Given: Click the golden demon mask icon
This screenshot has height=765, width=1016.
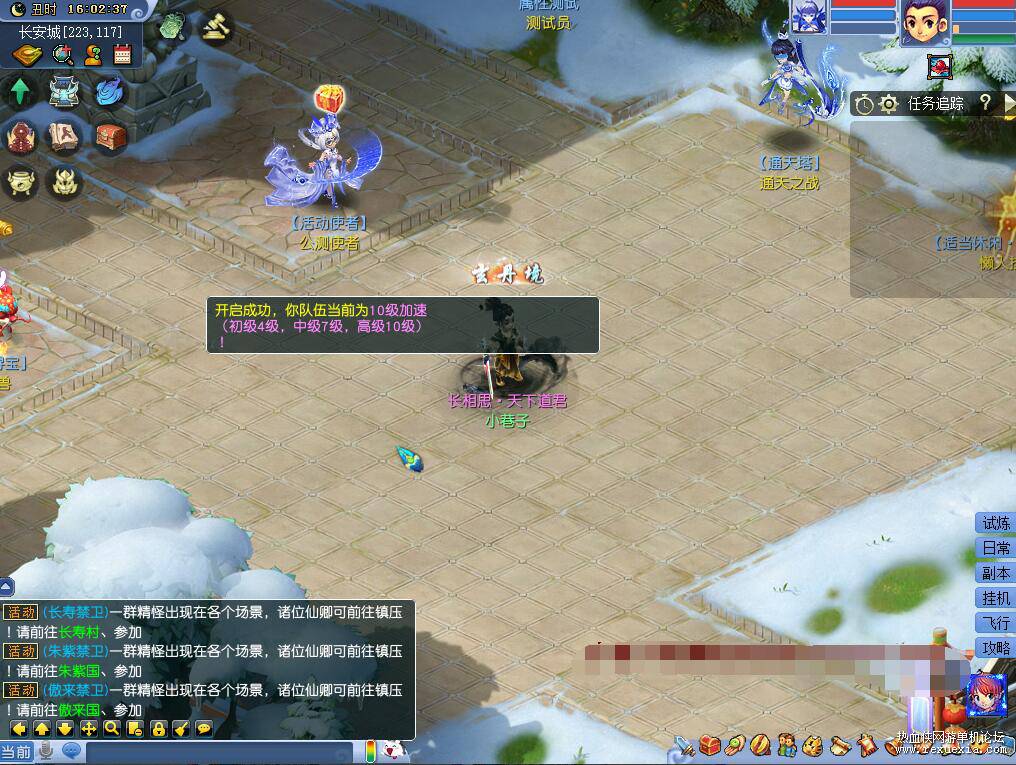Looking at the screenshot, I should click(65, 181).
